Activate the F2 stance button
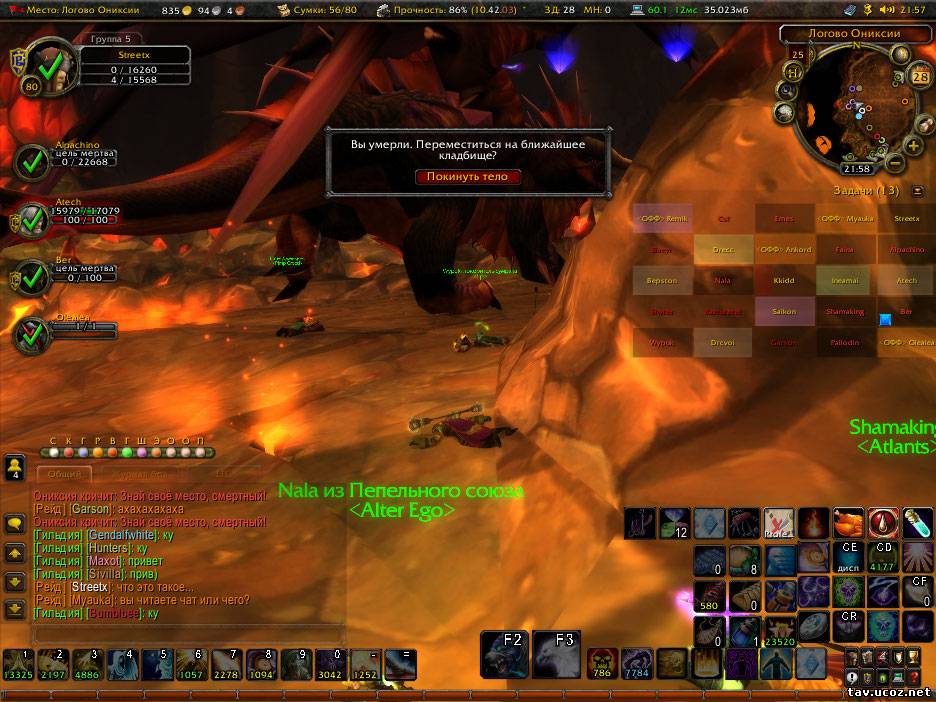This screenshot has height=702, width=936. (x=504, y=654)
